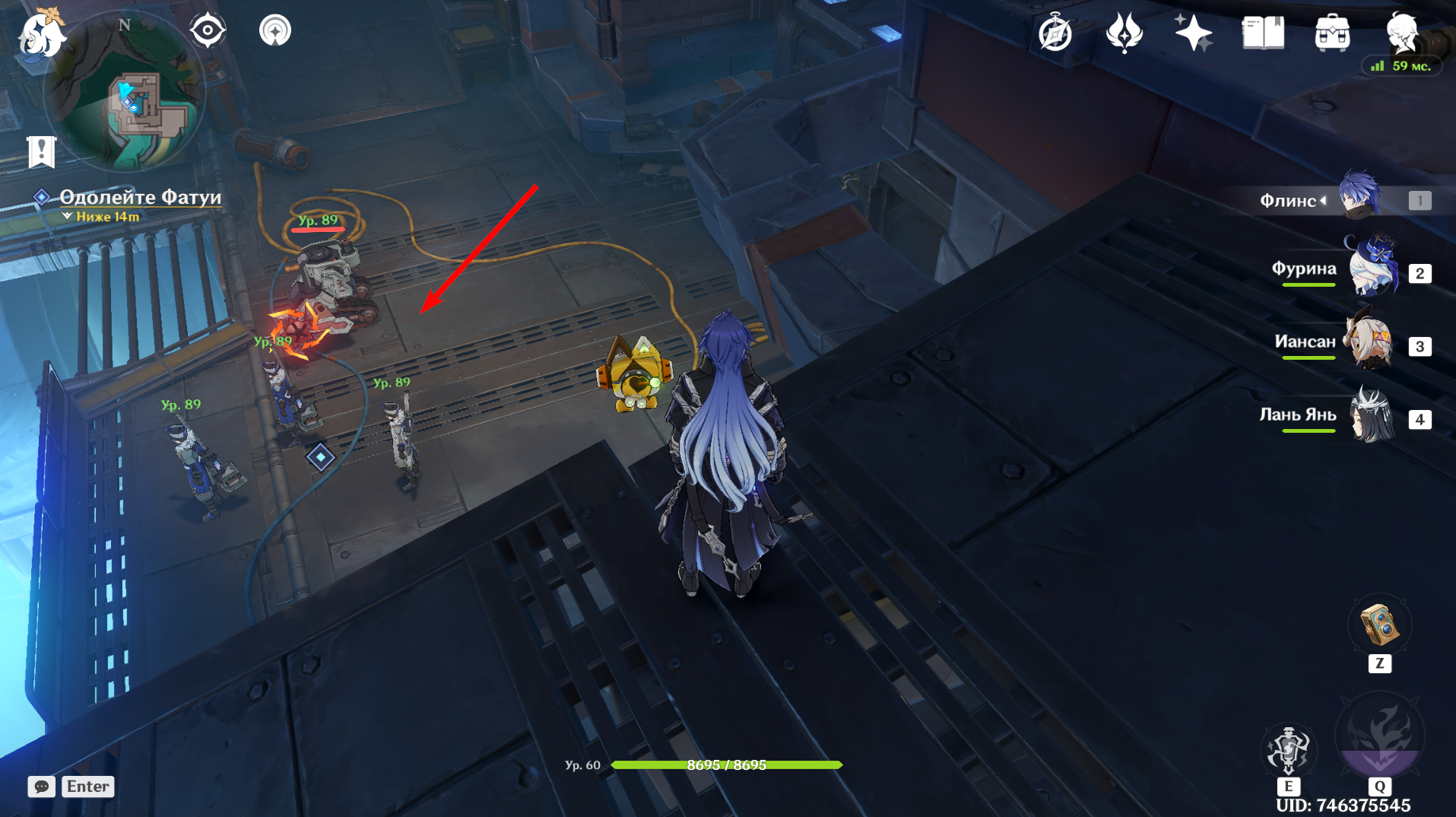The image size is (1456, 817).
Task: Open the flame-shaped battle pass icon
Action: point(1124,33)
